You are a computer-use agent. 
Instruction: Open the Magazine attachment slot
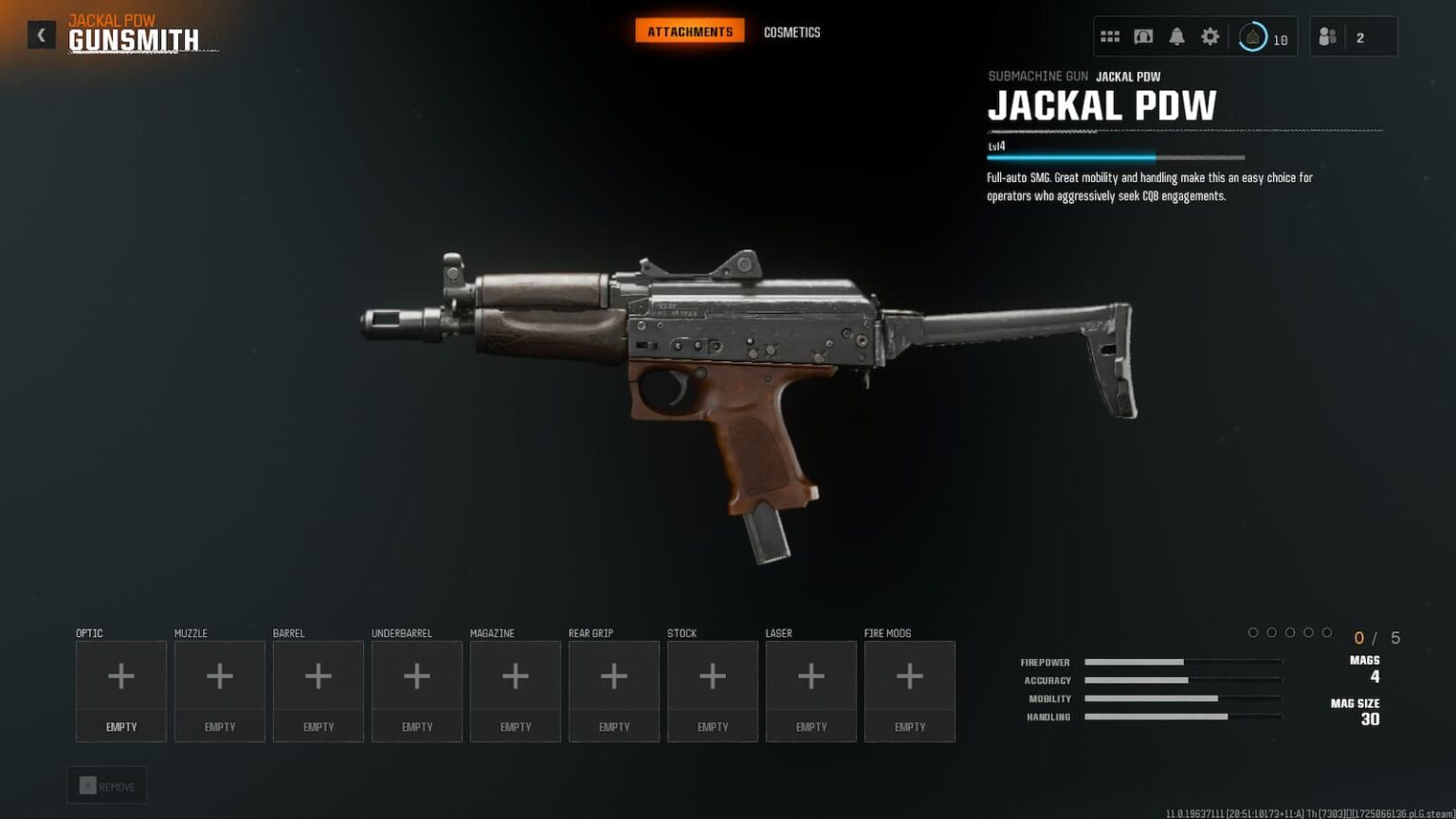[516, 690]
